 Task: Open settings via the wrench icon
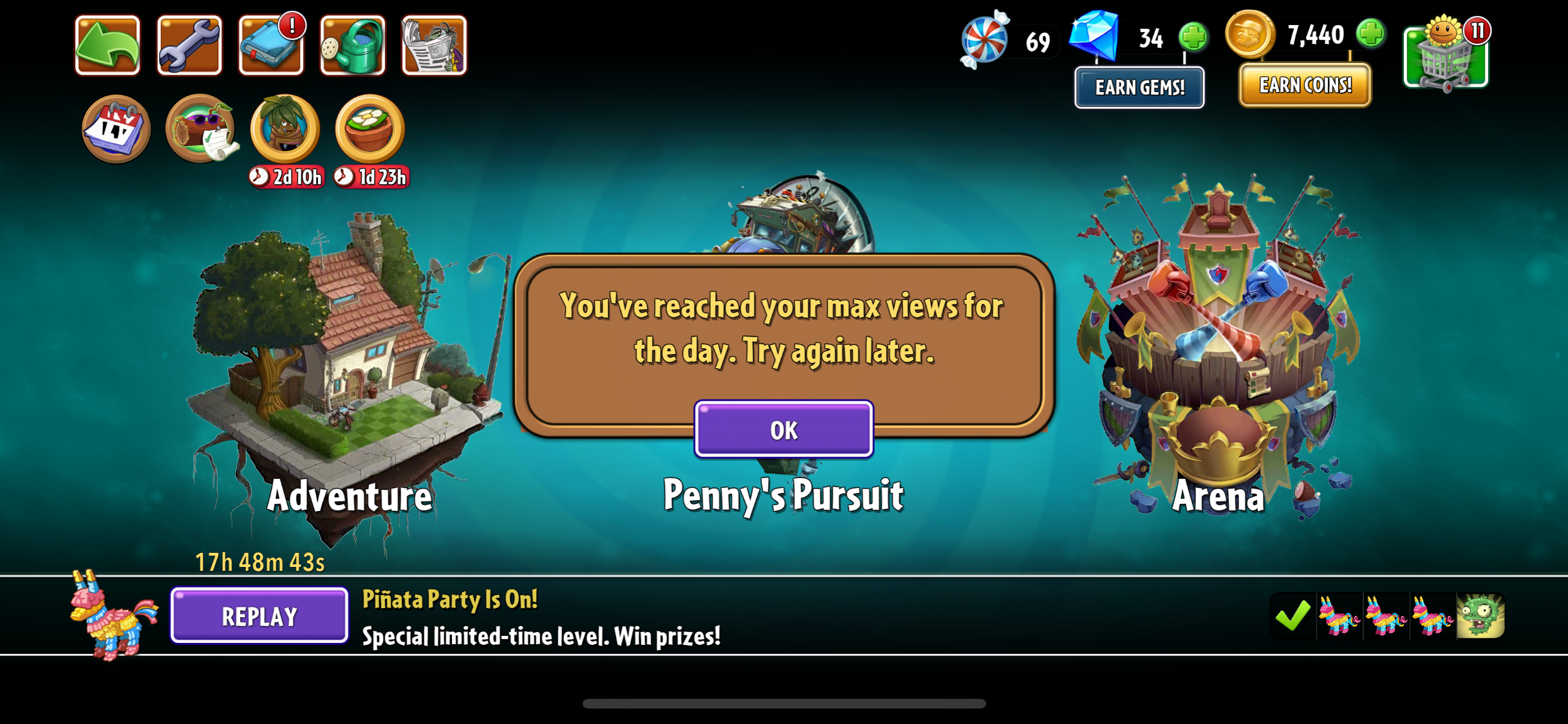(x=189, y=46)
